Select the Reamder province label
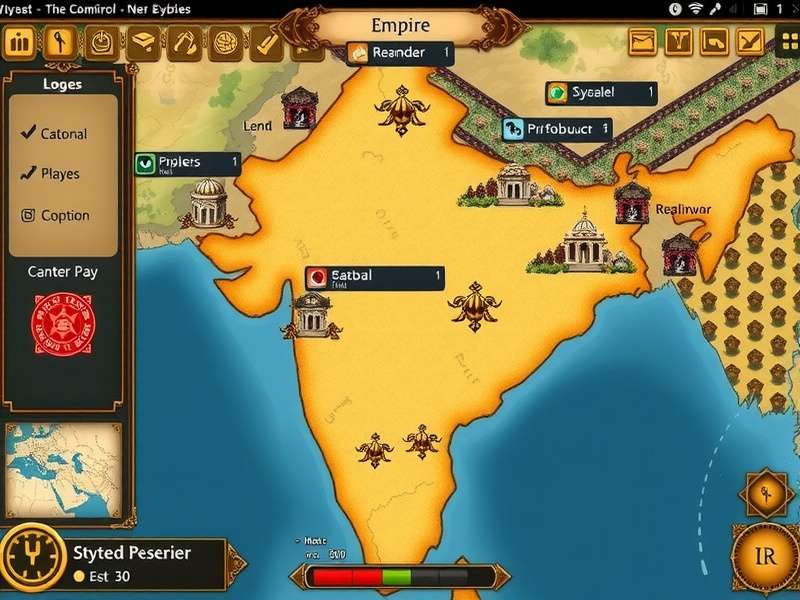The height and width of the screenshot is (600, 800). pos(400,53)
